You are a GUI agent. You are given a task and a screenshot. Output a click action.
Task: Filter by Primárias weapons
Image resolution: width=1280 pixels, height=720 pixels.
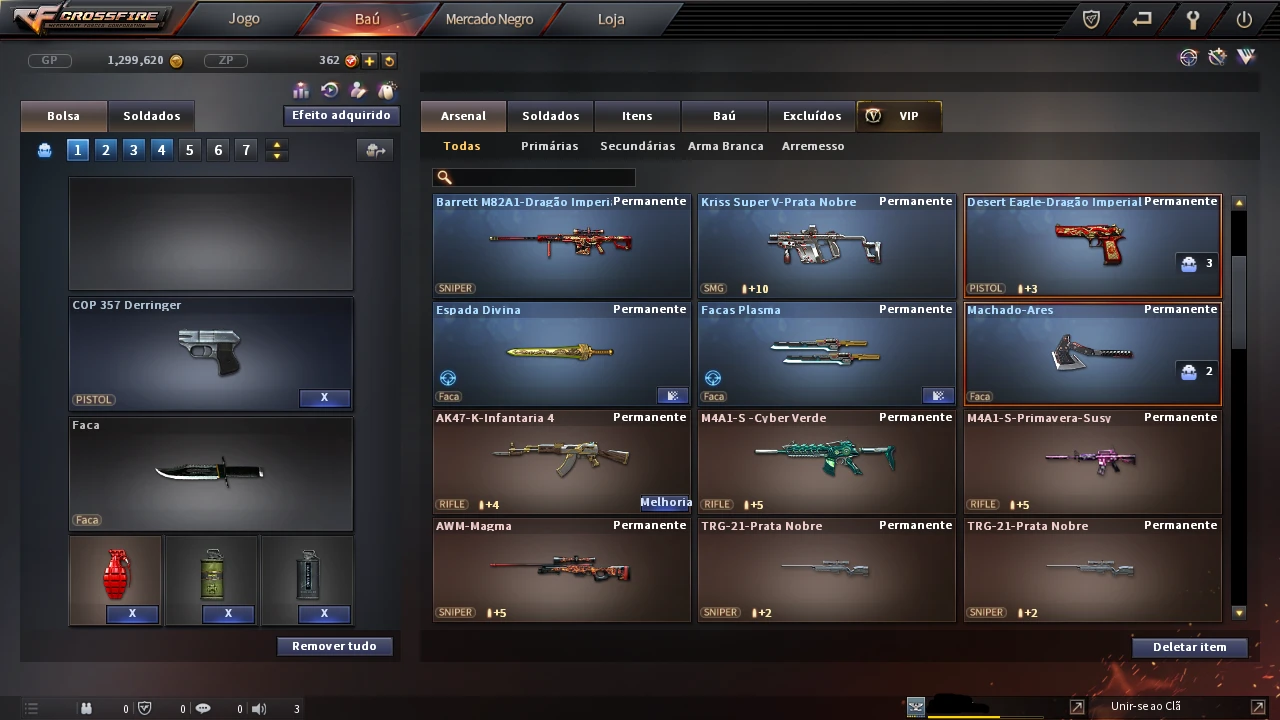tap(549, 146)
